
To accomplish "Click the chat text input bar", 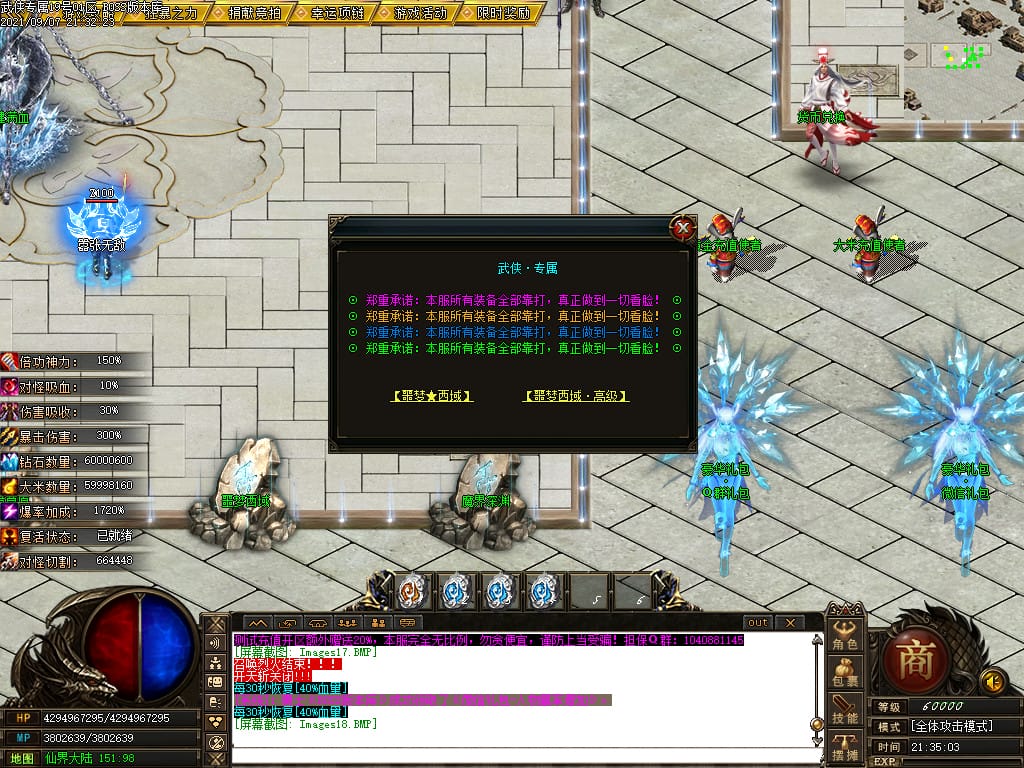I will tap(520, 754).
